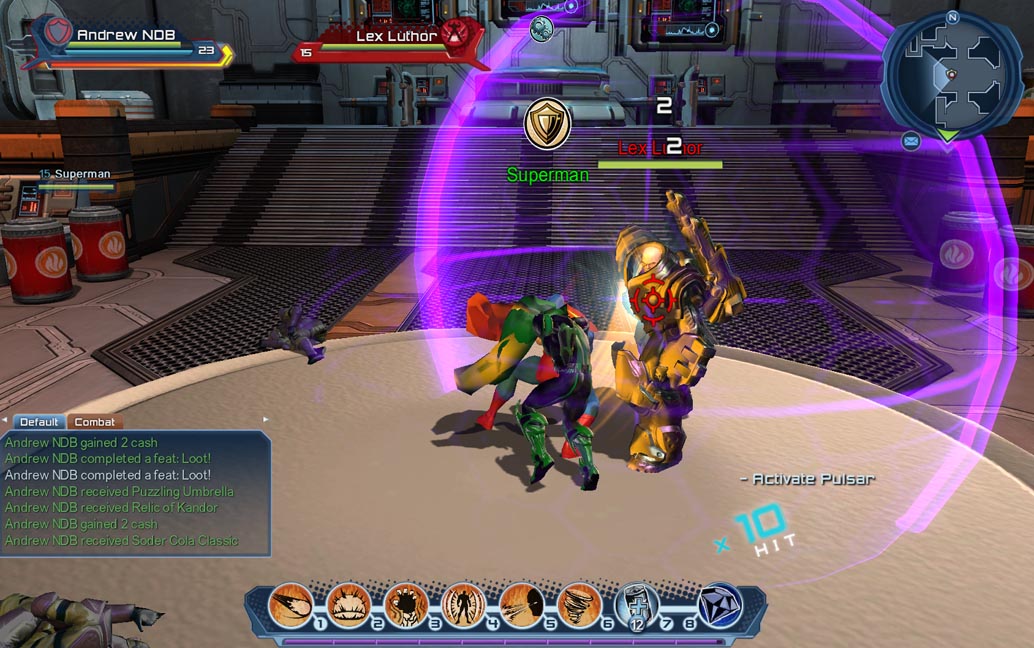Switch to the Combat chat tab
The image size is (1034, 648).
(x=95, y=422)
